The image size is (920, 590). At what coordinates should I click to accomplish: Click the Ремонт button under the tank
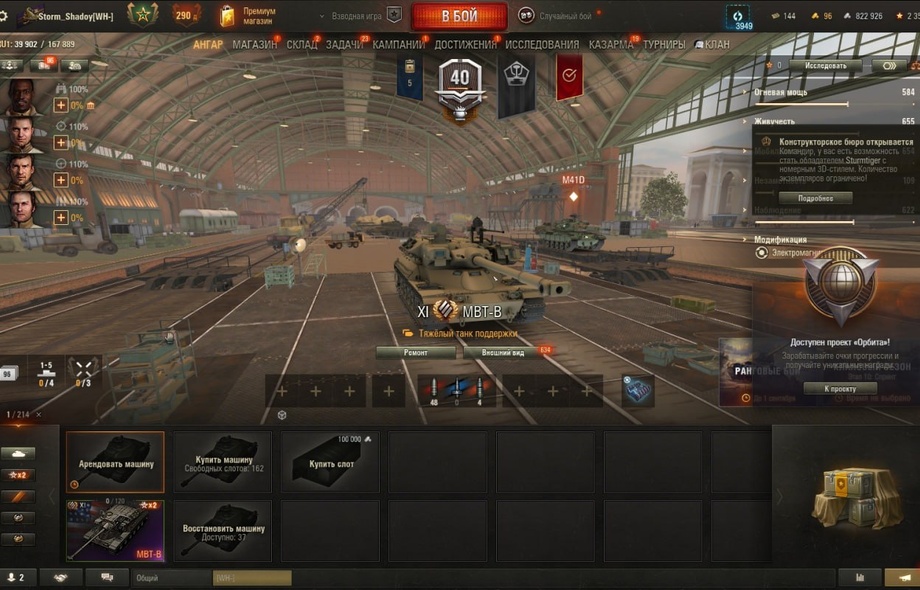click(416, 352)
